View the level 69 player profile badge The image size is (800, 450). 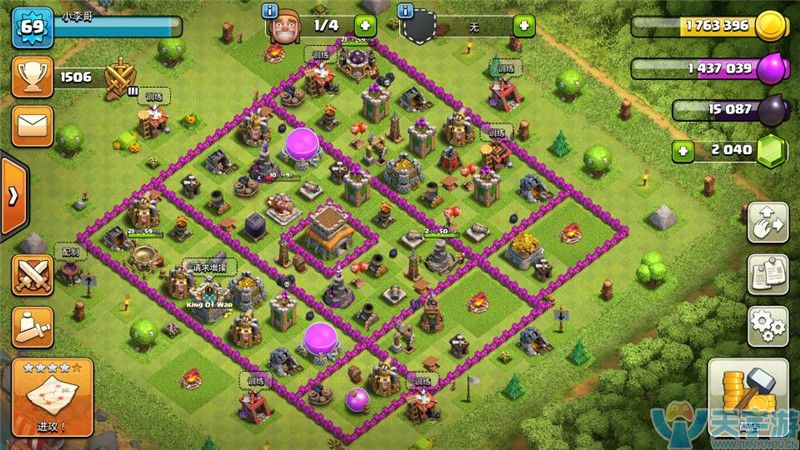[x=31, y=27]
